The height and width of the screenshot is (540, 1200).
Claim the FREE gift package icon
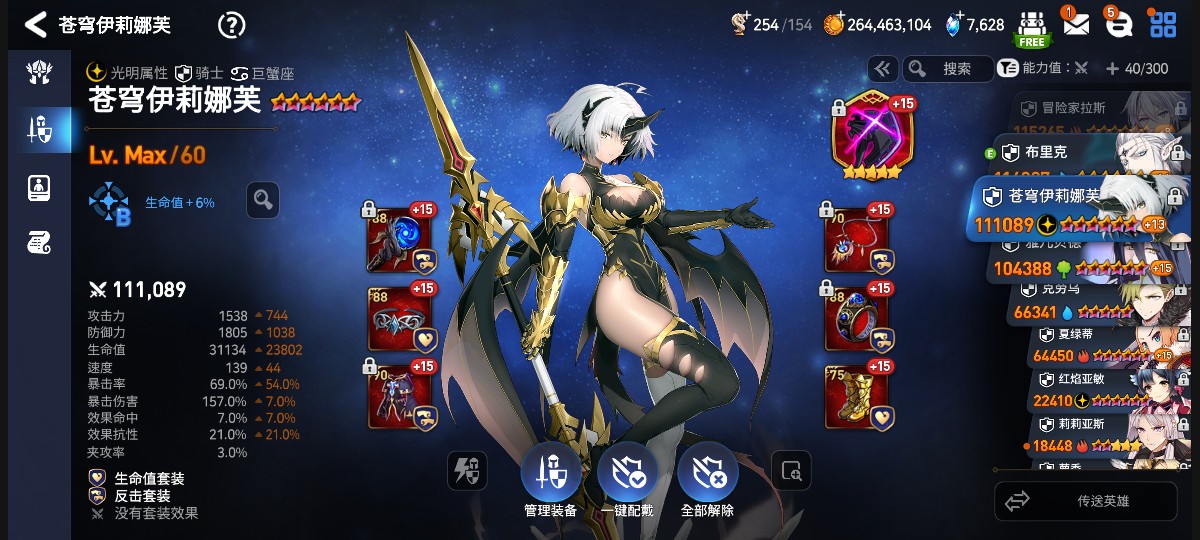(1032, 28)
